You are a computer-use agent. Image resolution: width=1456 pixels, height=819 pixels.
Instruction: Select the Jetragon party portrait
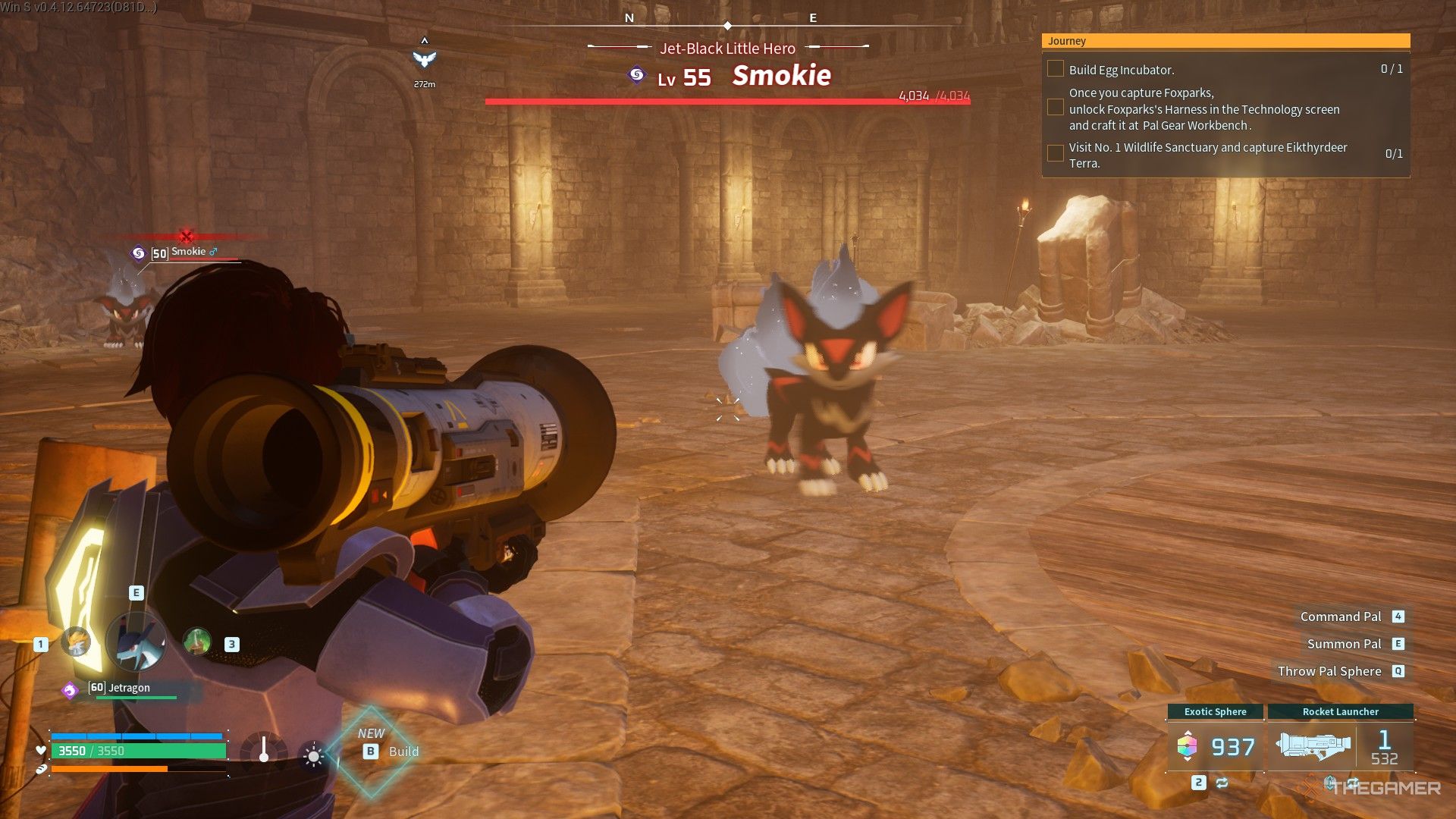point(136,643)
